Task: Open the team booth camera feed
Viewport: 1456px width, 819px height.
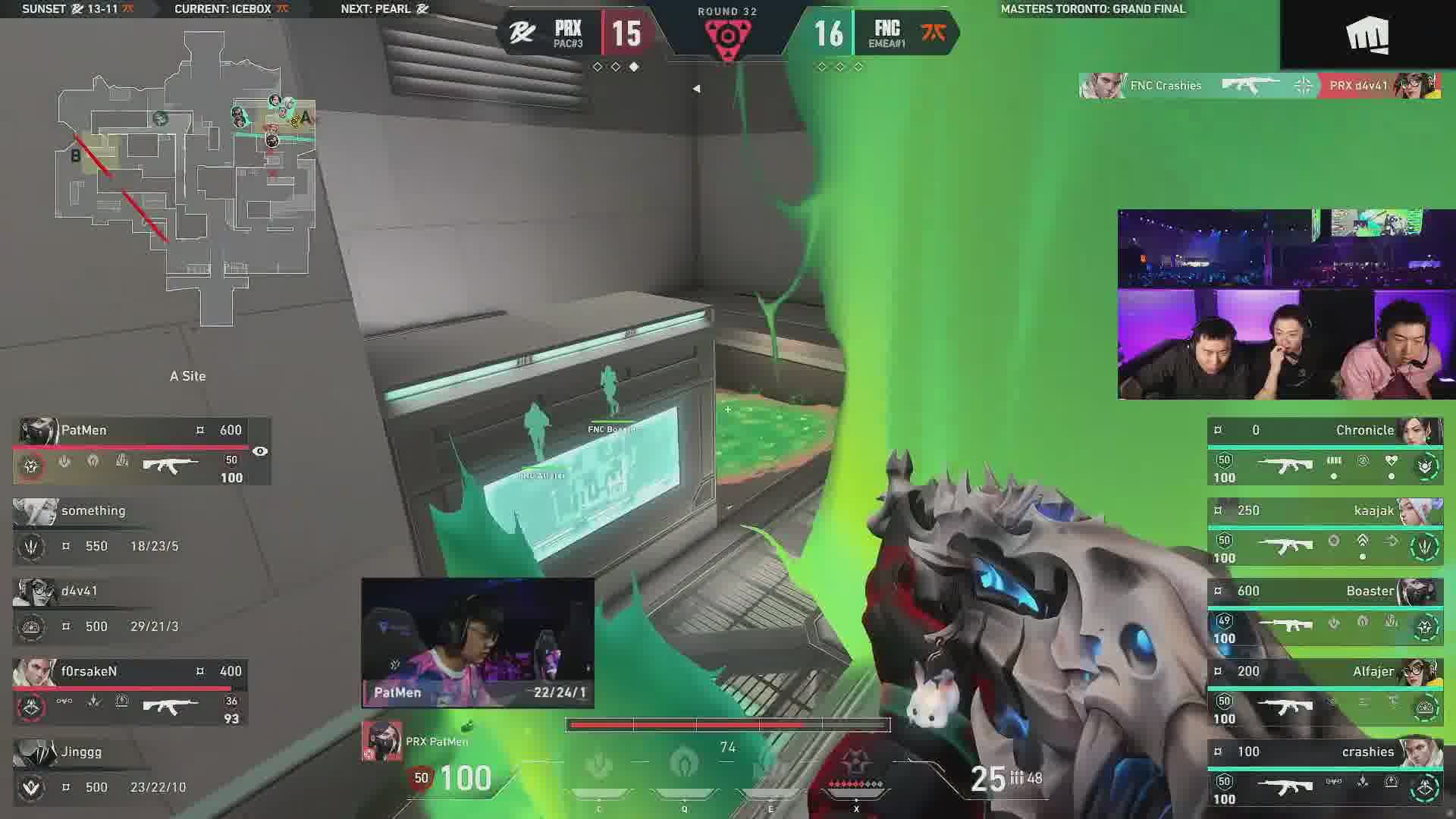Action: click(1285, 304)
